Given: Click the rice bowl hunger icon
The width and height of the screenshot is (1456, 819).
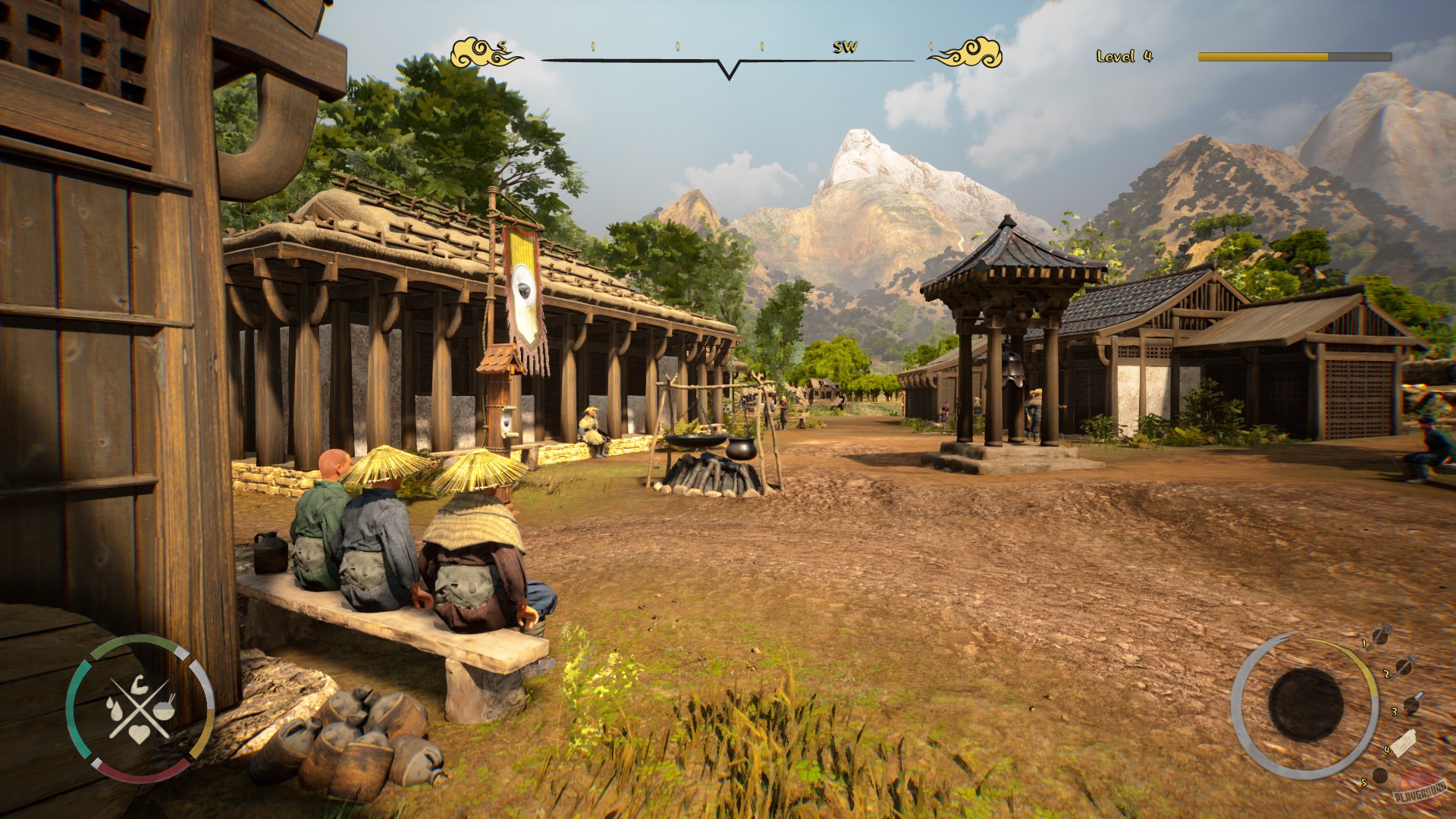Looking at the screenshot, I should tap(164, 710).
